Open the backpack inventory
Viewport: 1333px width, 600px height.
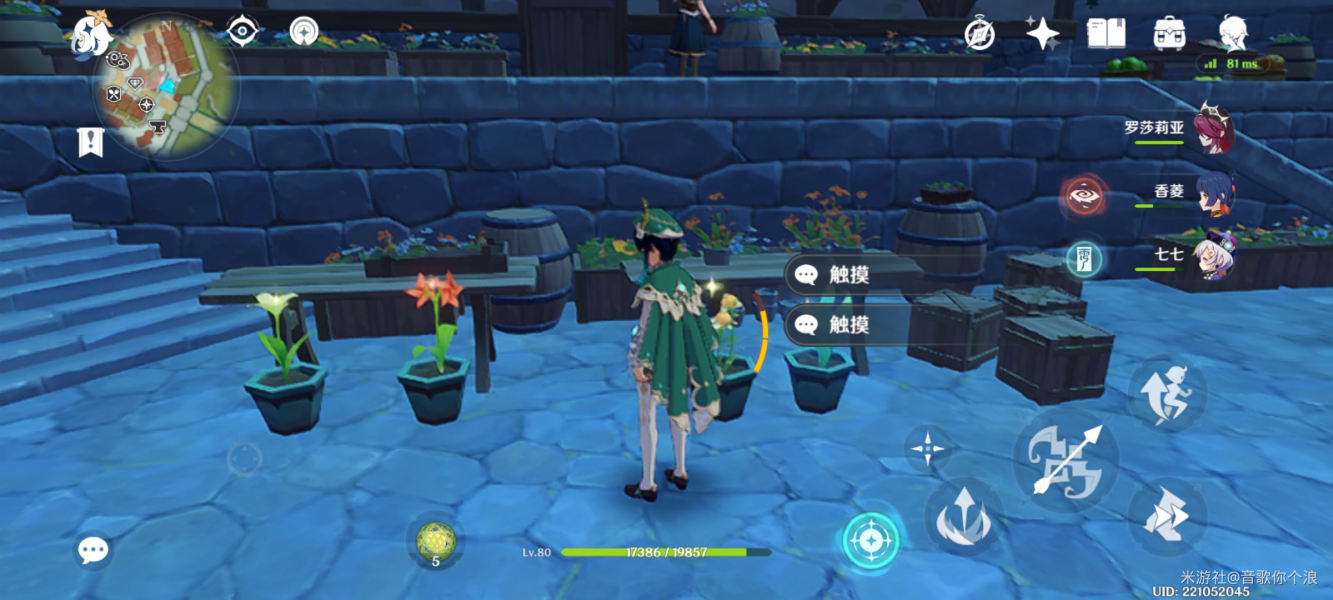point(1169,33)
